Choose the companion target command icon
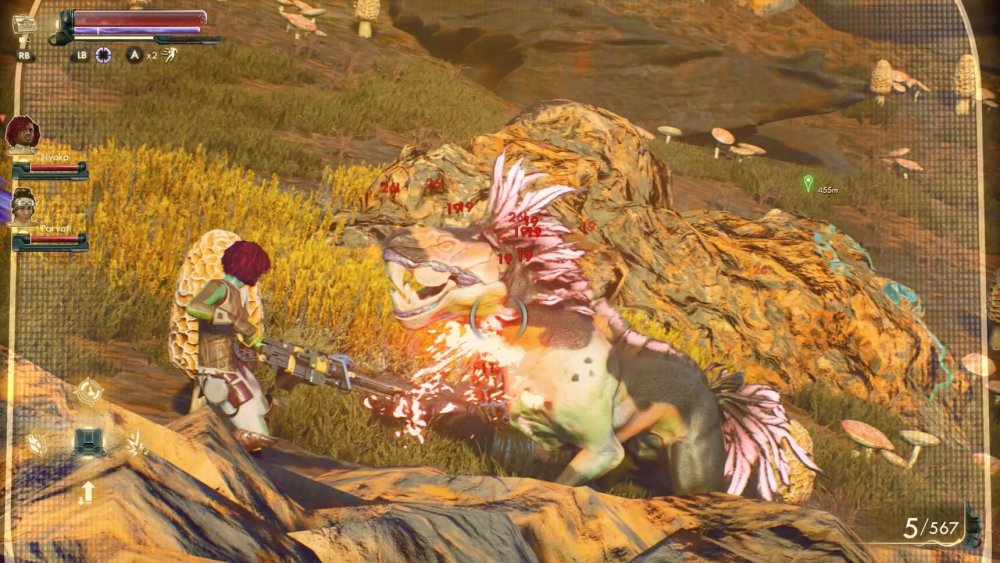This screenshot has width=1000, height=563. [x=88, y=390]
